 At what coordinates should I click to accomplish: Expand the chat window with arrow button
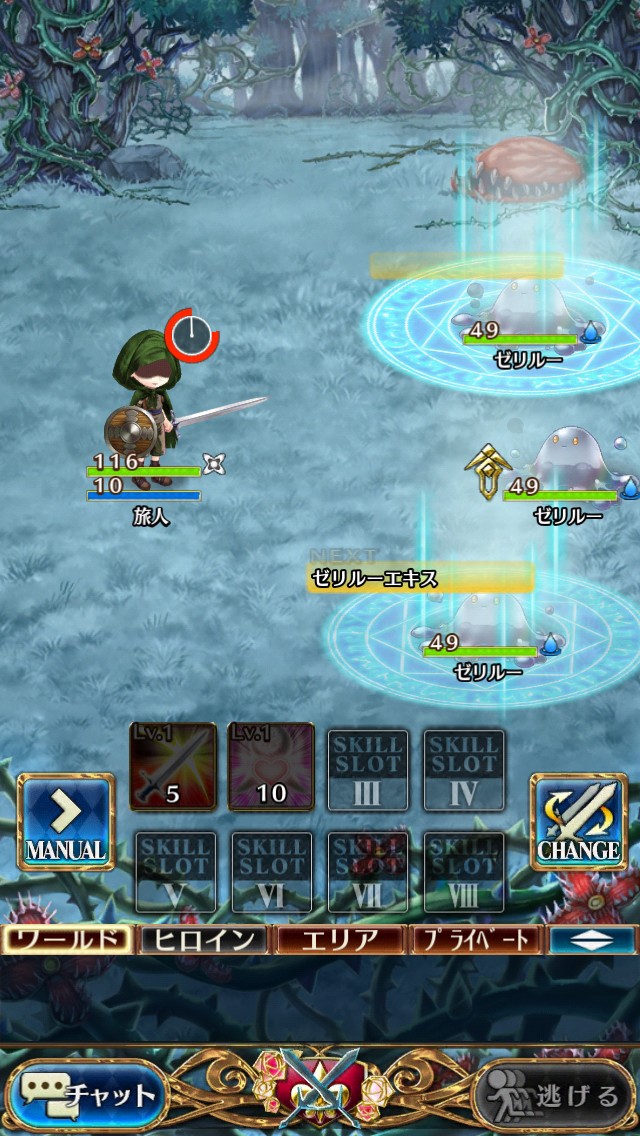[x=592, y=940]
